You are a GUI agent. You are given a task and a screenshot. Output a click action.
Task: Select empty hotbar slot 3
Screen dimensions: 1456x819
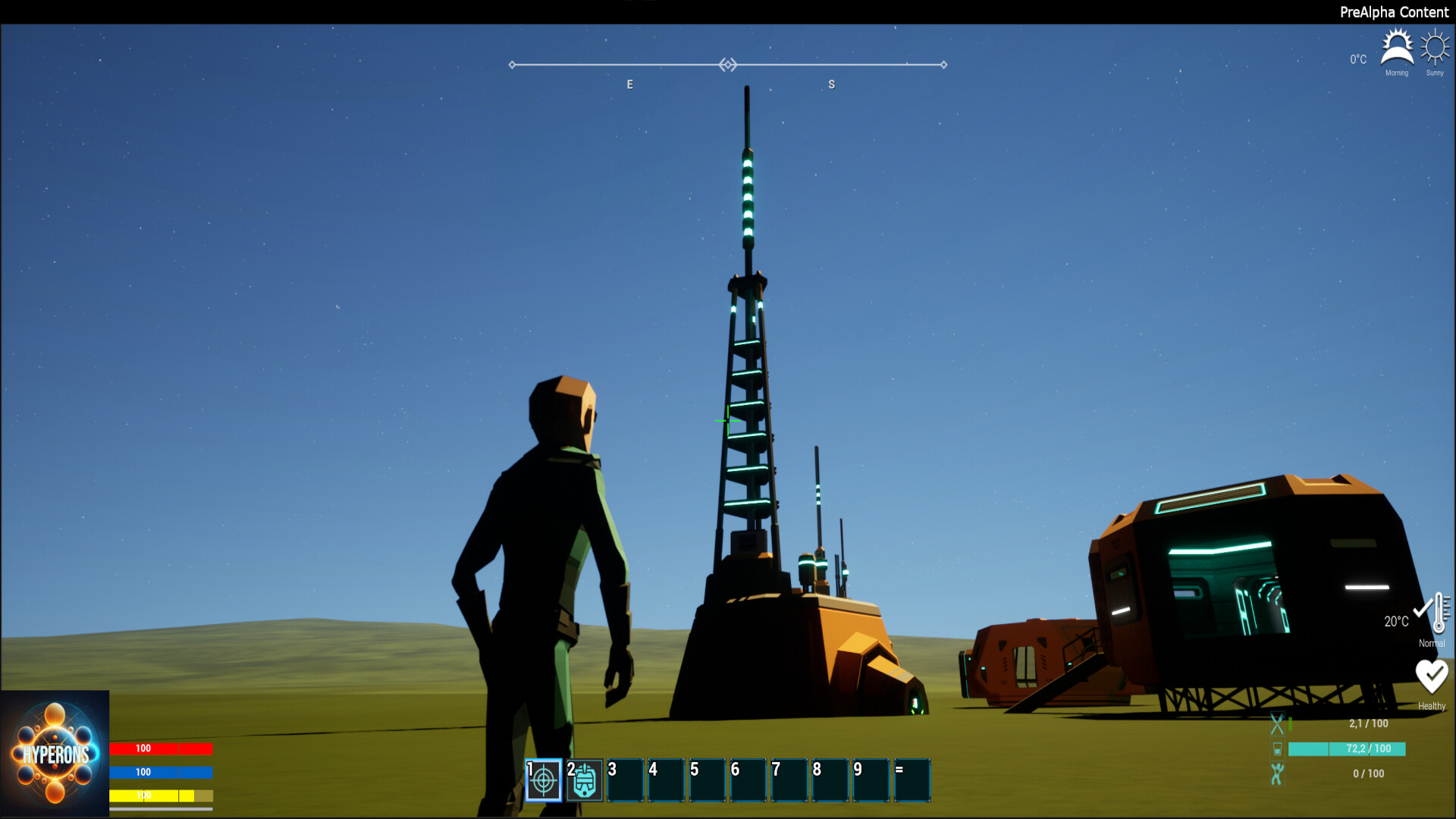tap(625, 779)
